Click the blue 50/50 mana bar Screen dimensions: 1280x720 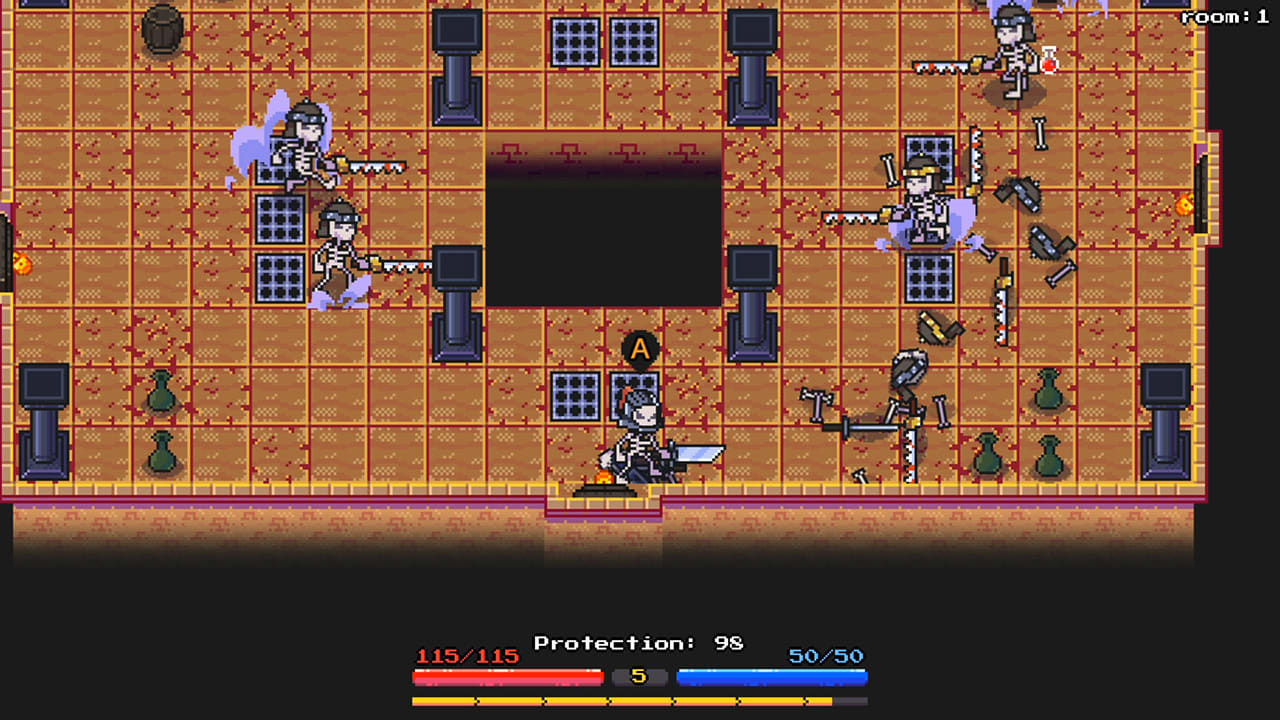[x=772, y=677]
